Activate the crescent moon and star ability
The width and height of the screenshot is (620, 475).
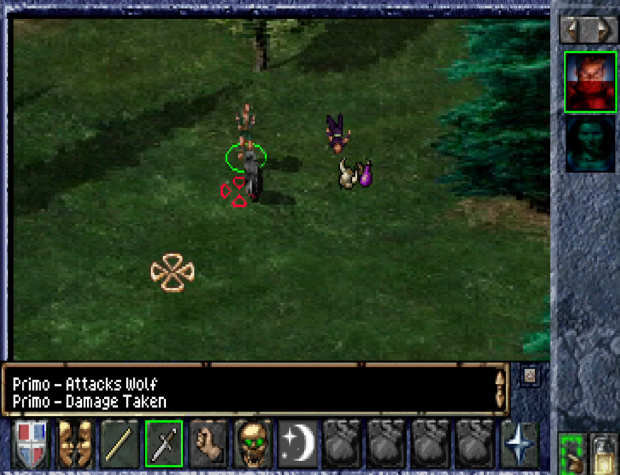click(296, 442)
